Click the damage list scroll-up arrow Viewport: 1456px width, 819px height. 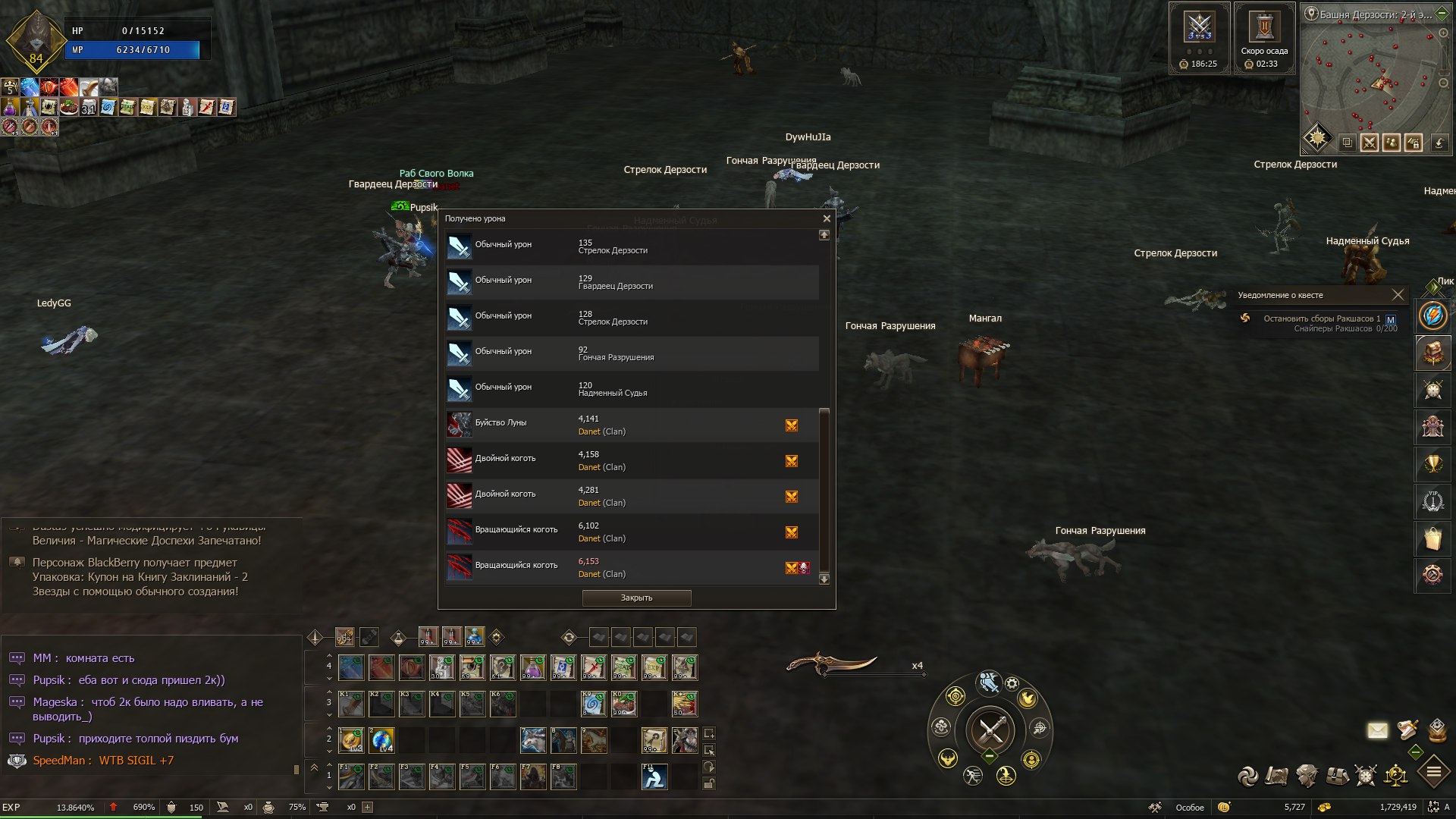click(x=824, y=235)
